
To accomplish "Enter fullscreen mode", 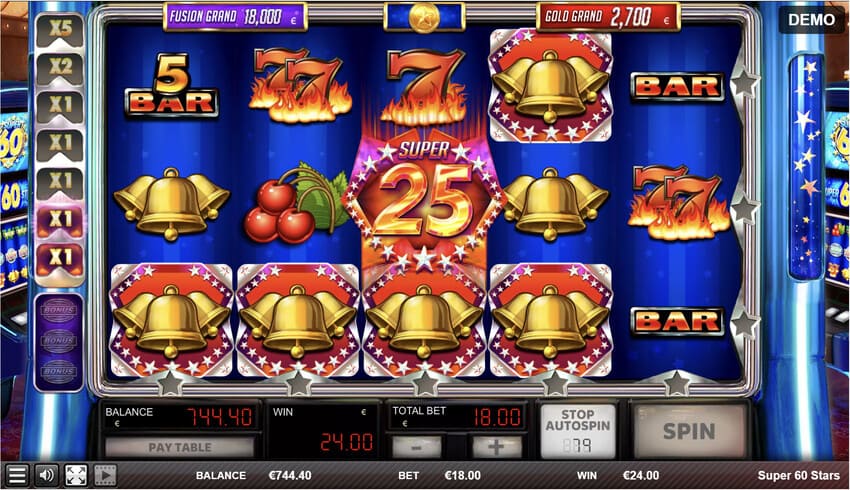I will [x=76, y=475].
